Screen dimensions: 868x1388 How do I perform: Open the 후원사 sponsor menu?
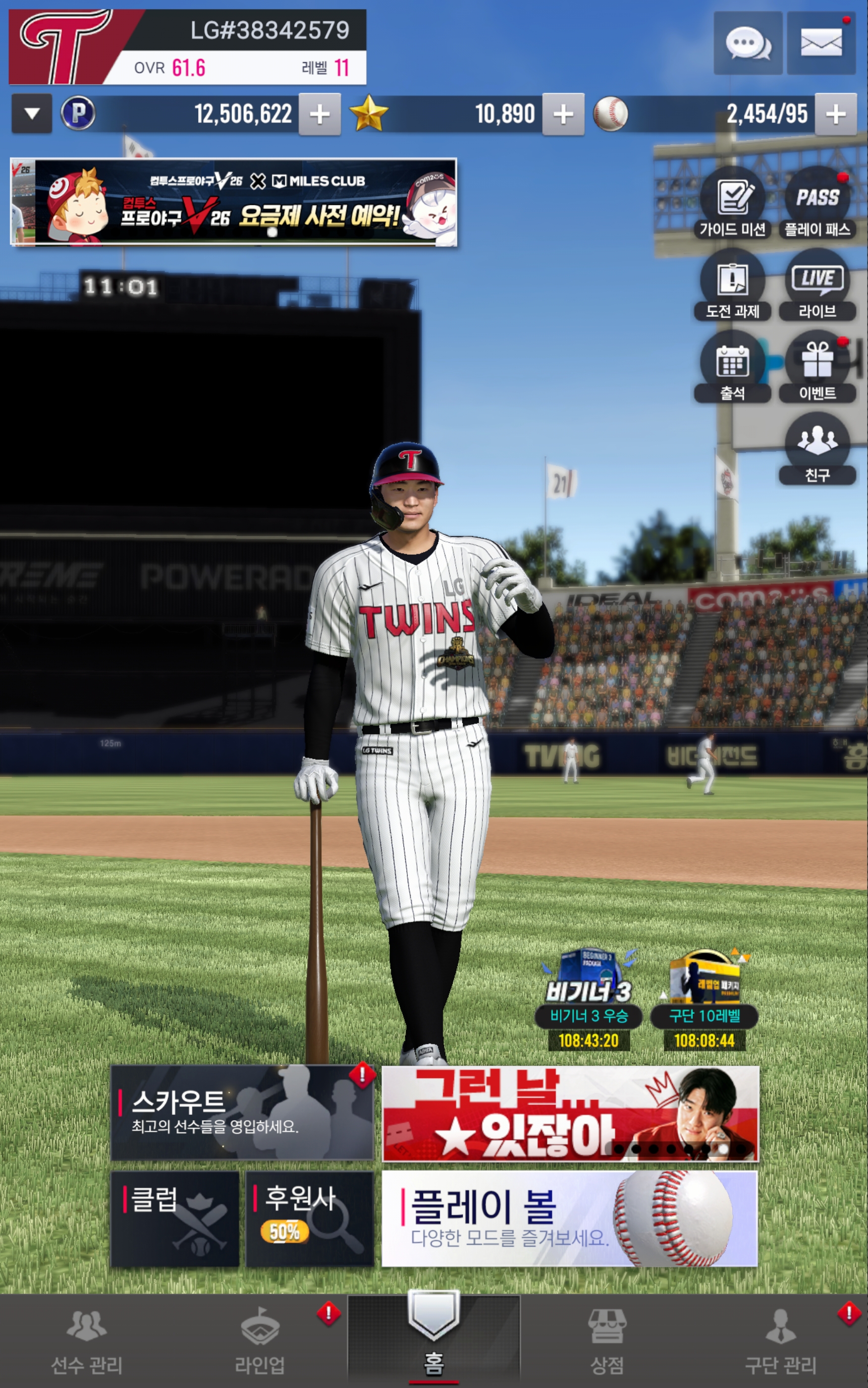[x=310, y=1218]
